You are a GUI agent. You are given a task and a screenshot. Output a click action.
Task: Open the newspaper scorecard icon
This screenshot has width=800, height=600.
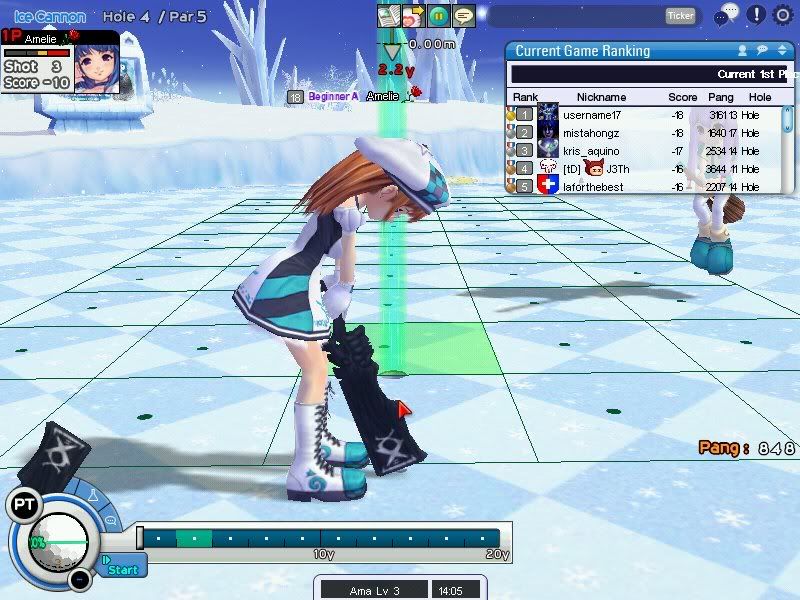(389, 16)
